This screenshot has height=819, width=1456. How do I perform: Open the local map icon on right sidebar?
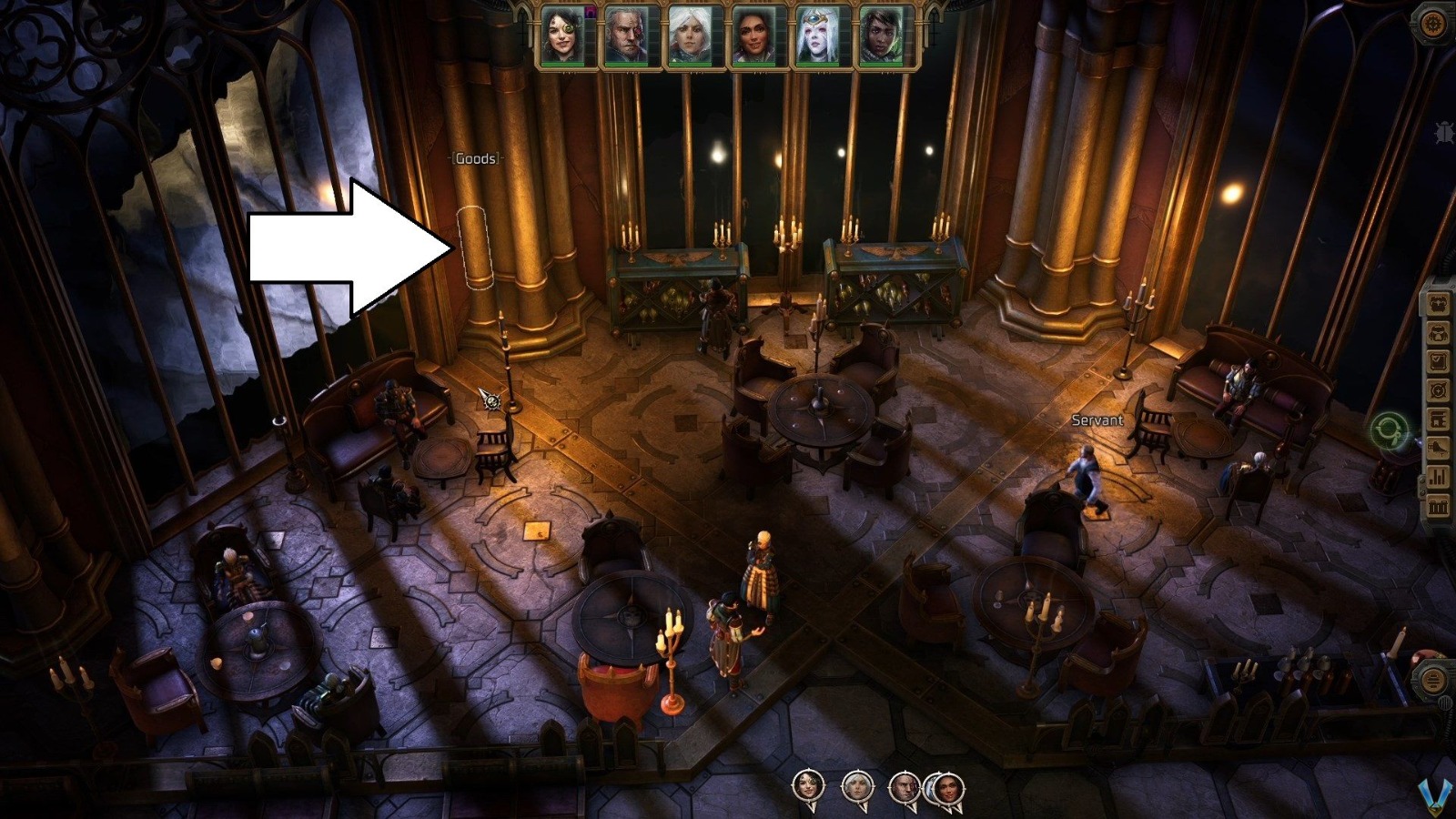(1436, 389)
